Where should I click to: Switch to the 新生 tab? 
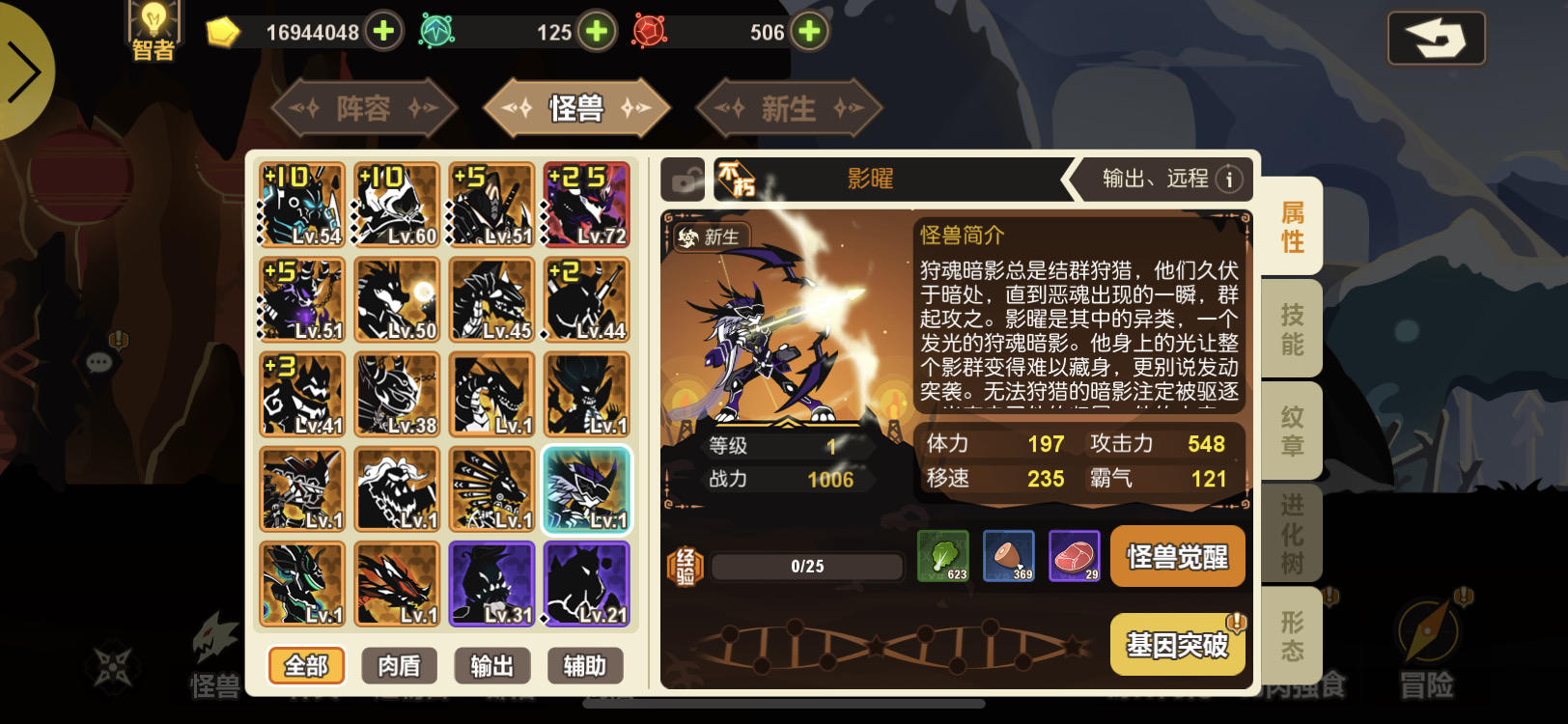pyautogui.click(x=788, y=107)
